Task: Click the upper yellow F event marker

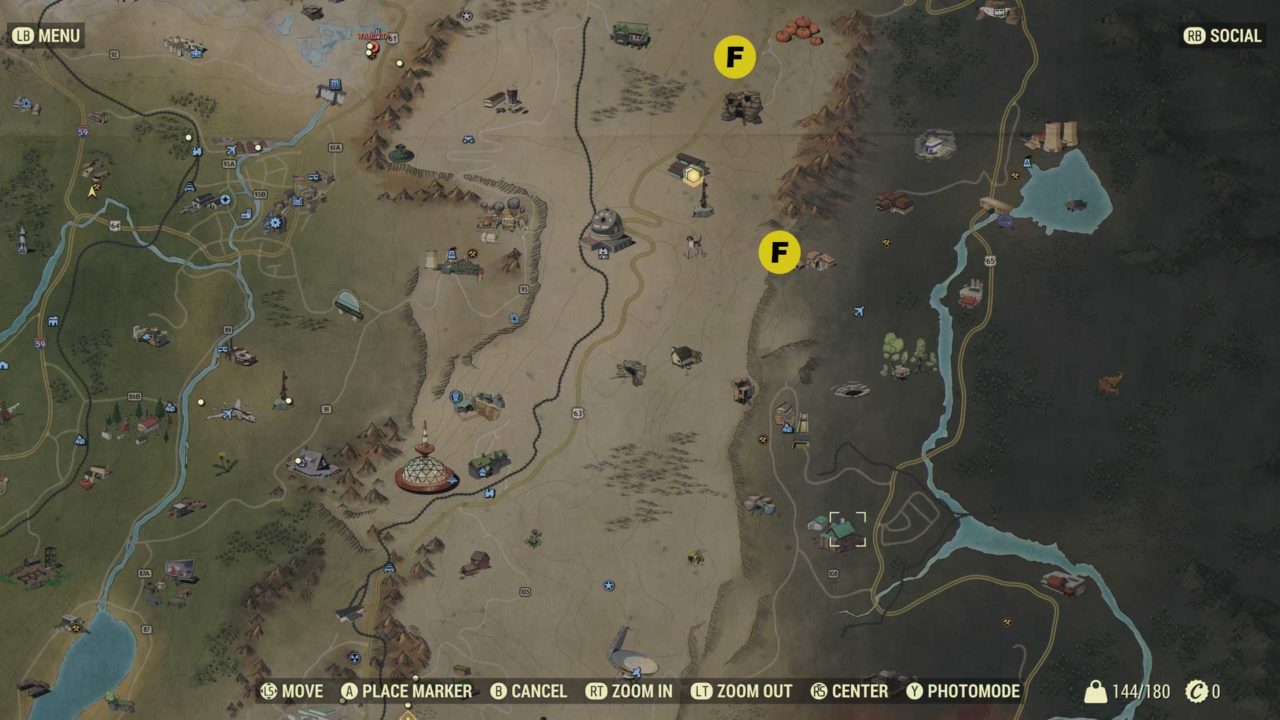Action: pos(737,57)
